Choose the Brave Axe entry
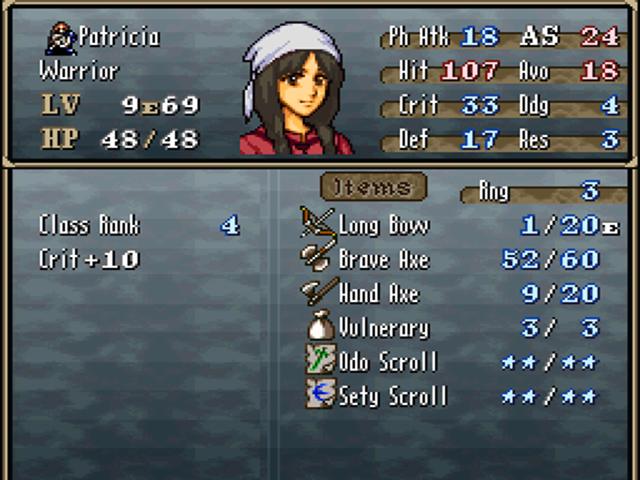The height and width of the screenshot is (480, 640). tap(383, 259)
